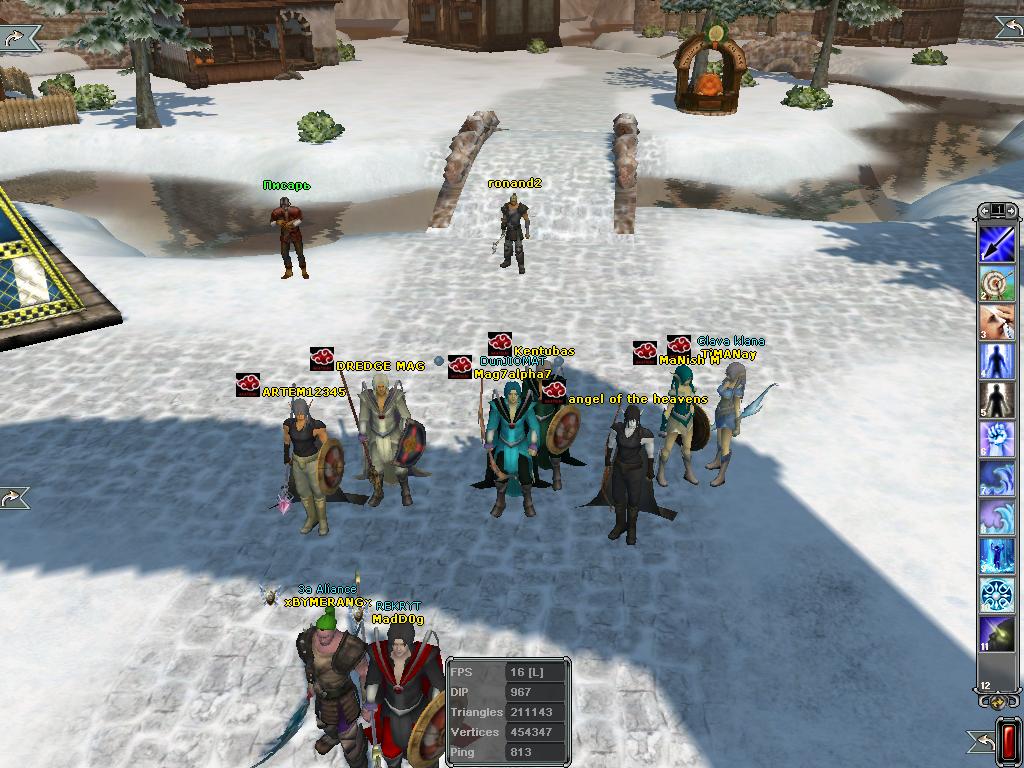Activate the round frost rune skill
The image size is (1024, 768).
[997, 595]
